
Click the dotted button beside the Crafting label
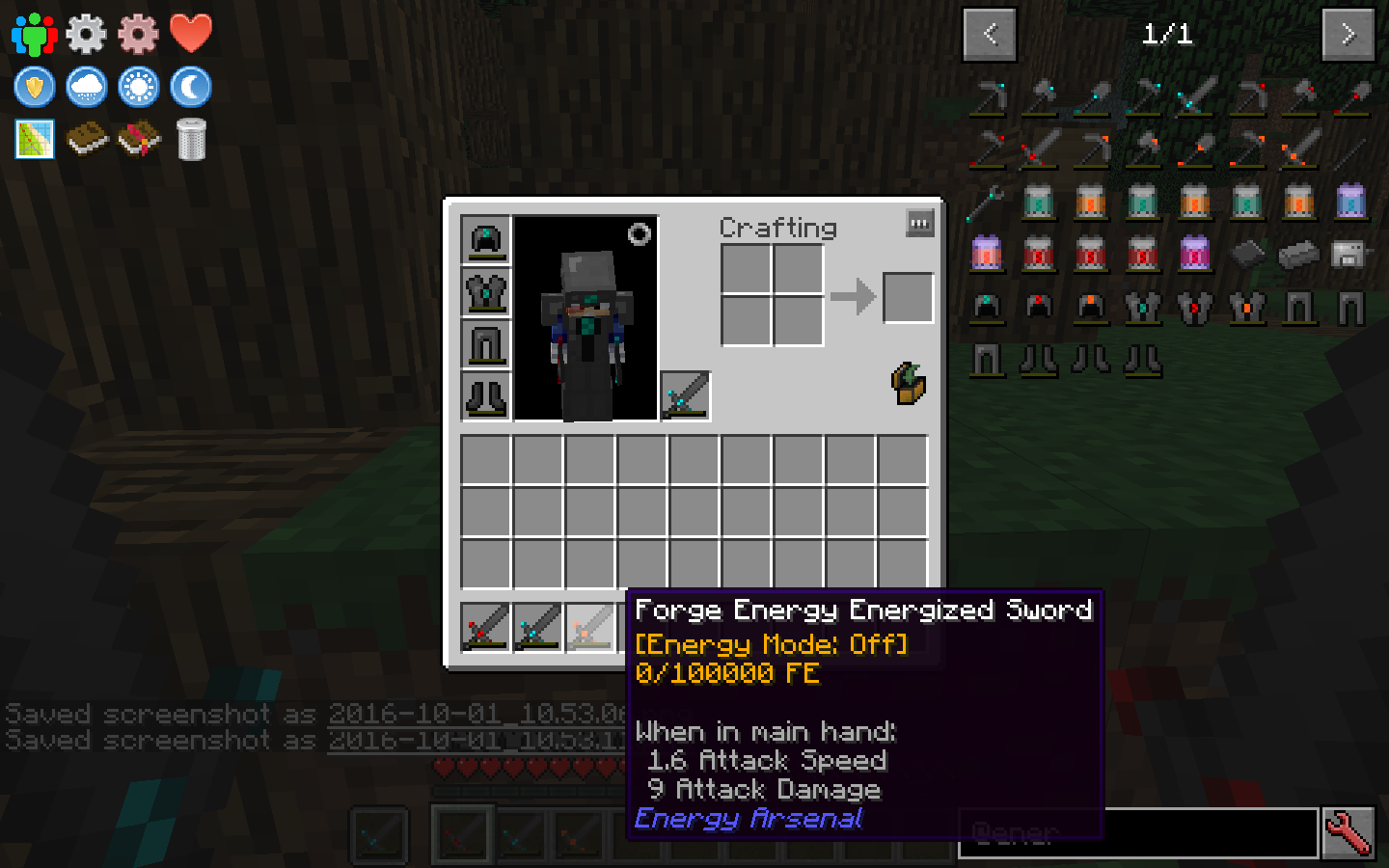[x=919, y=223]
